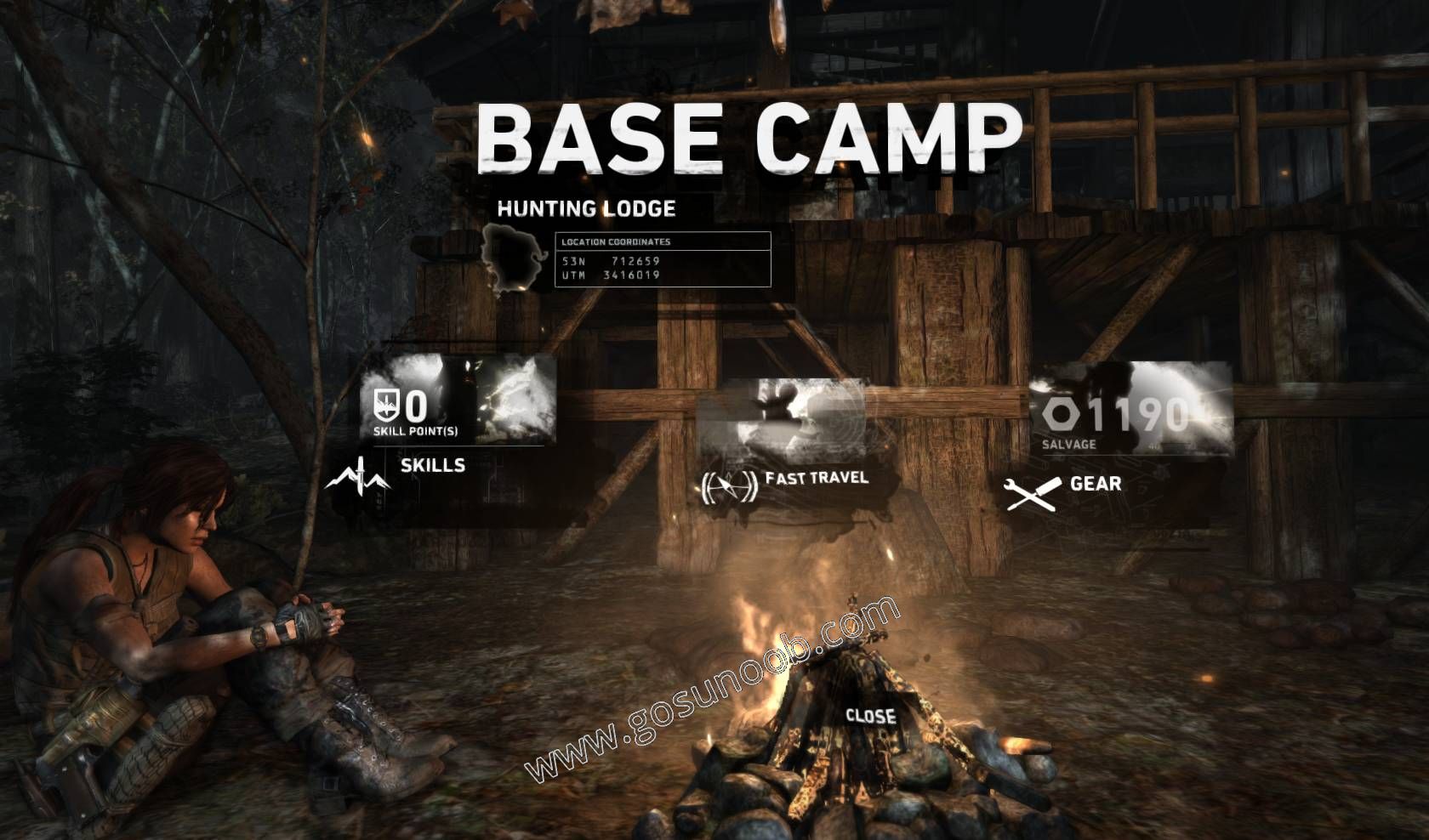This screenshot has width=1429, height=840.
Task: Click the skill point counter showing 0
Action: tap(416, 407)
